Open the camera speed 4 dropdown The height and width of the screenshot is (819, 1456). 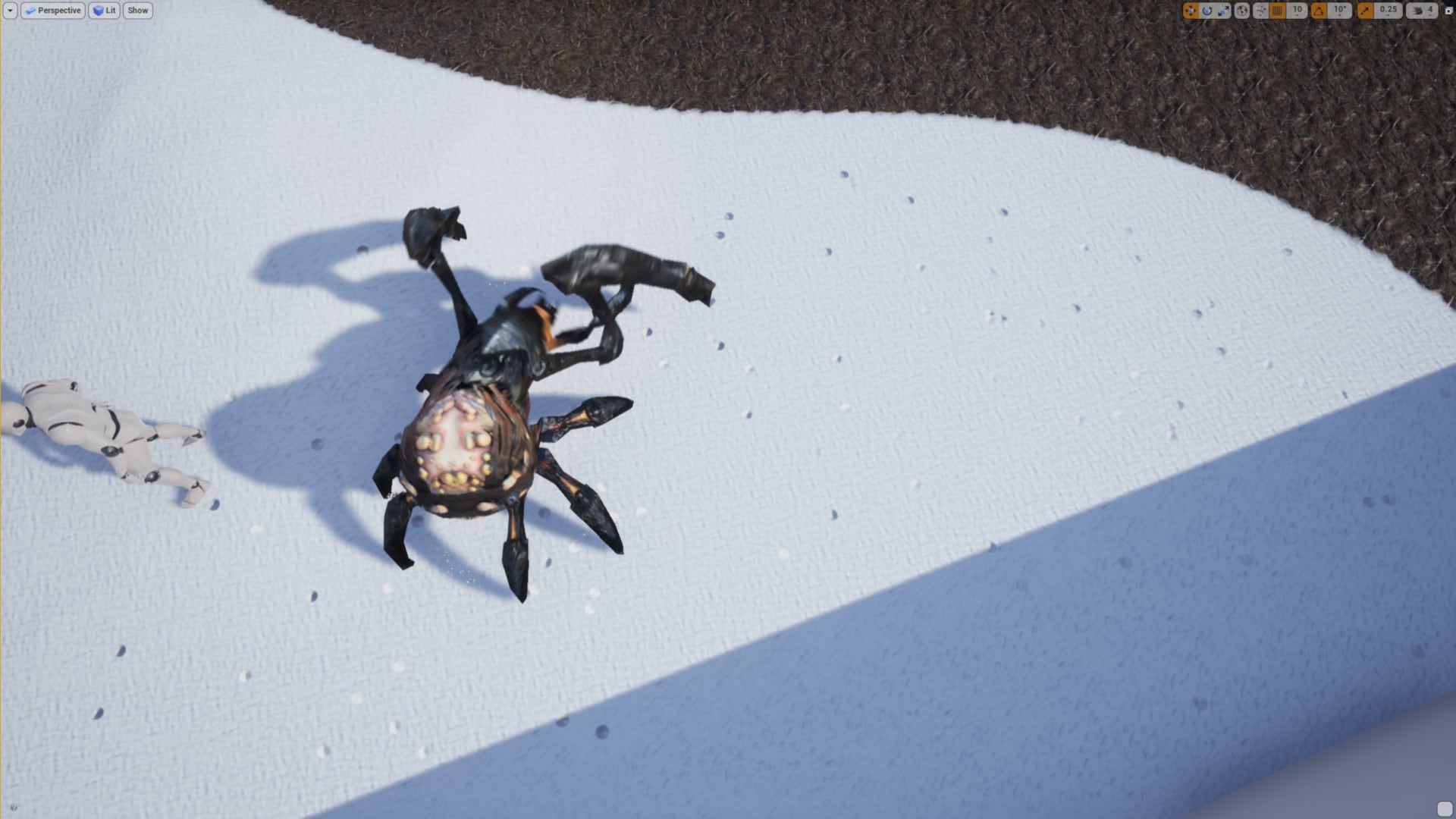click(1430, 11)
